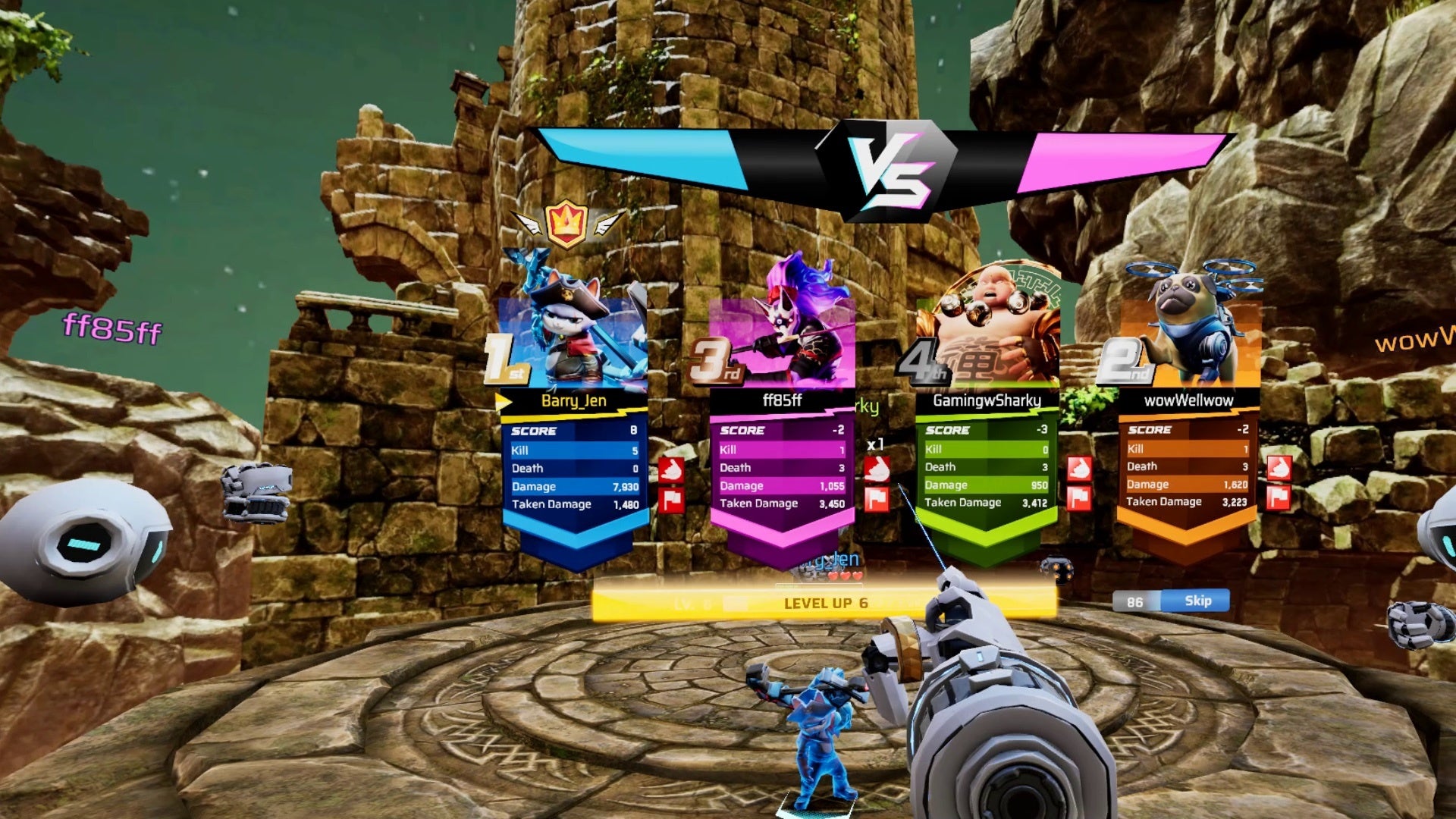Skip the results screen
1456x819 pixels.
tap(1197, 601)
